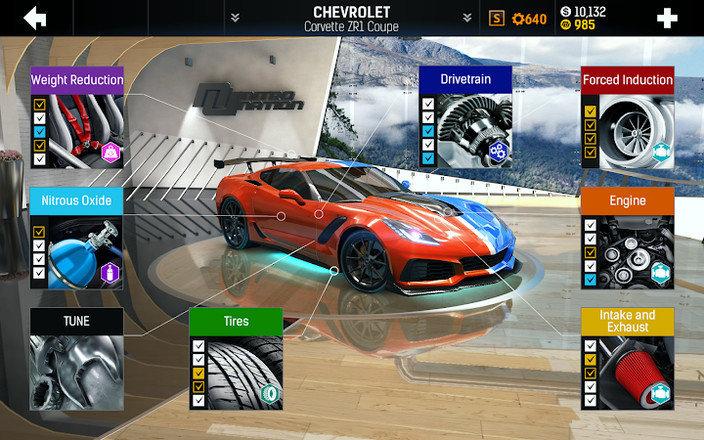This screenshot has height=440, width=704.
Task: Click the green tire fusion icon
Action: 270,395
